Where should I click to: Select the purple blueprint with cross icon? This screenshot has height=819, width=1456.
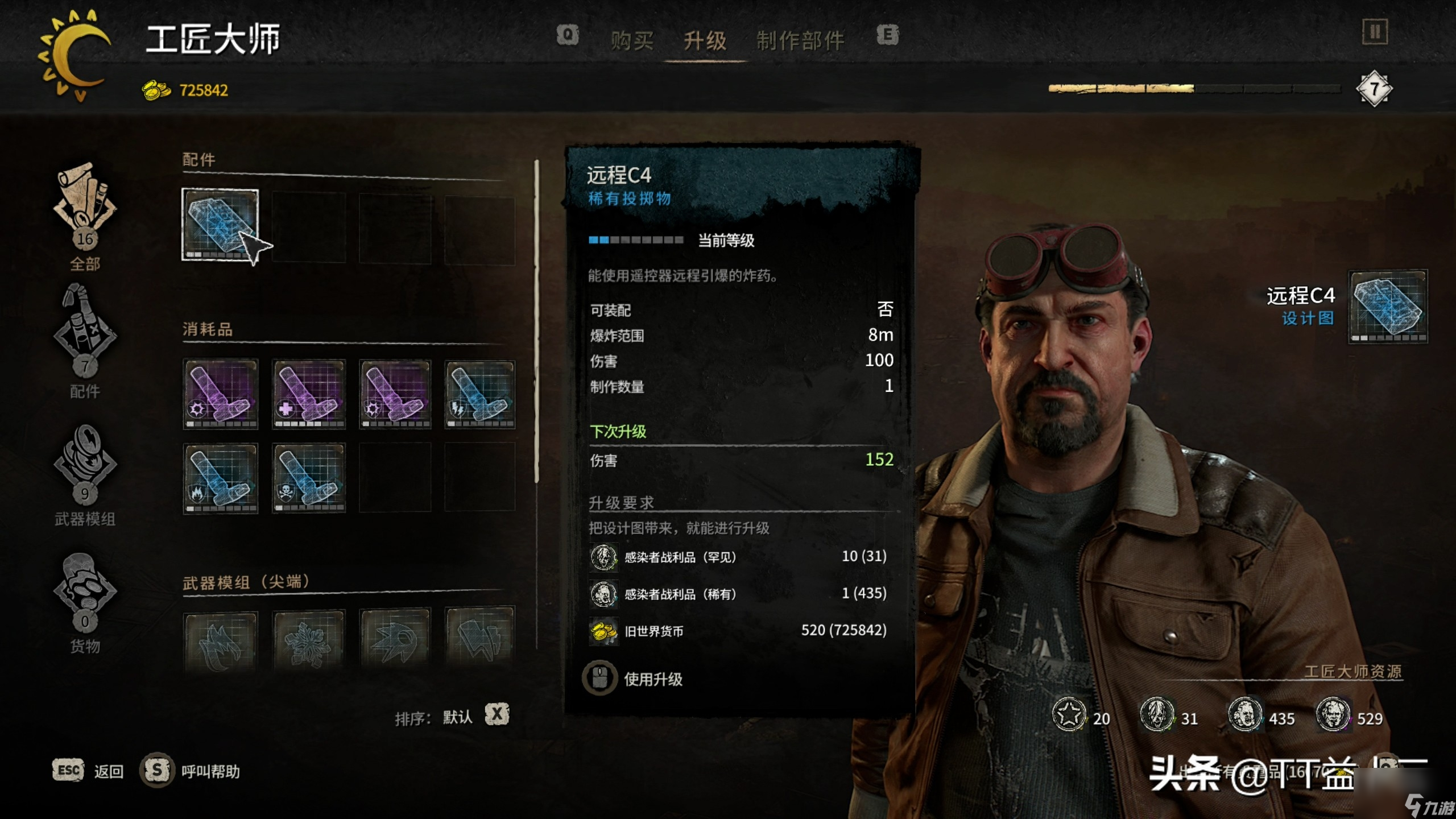309,394
